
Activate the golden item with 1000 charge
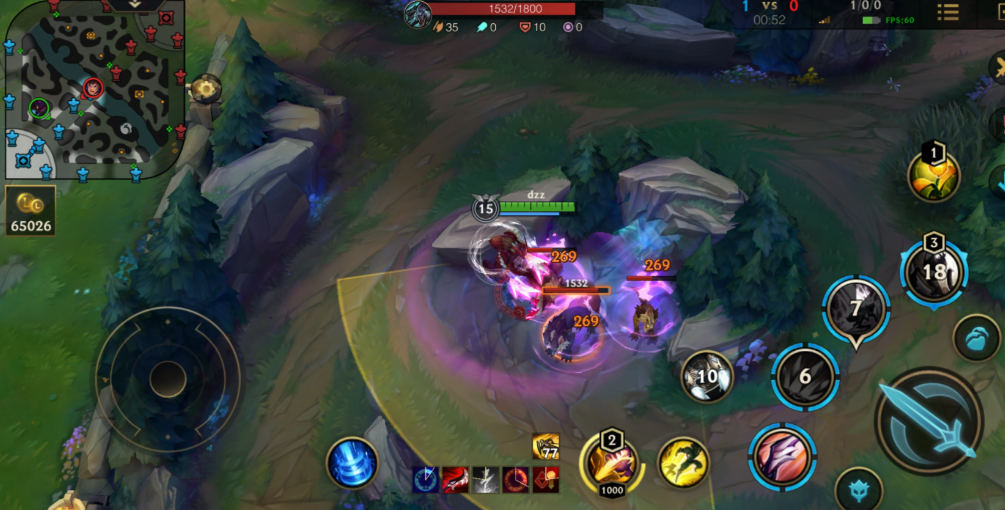(x=612, y=464)
